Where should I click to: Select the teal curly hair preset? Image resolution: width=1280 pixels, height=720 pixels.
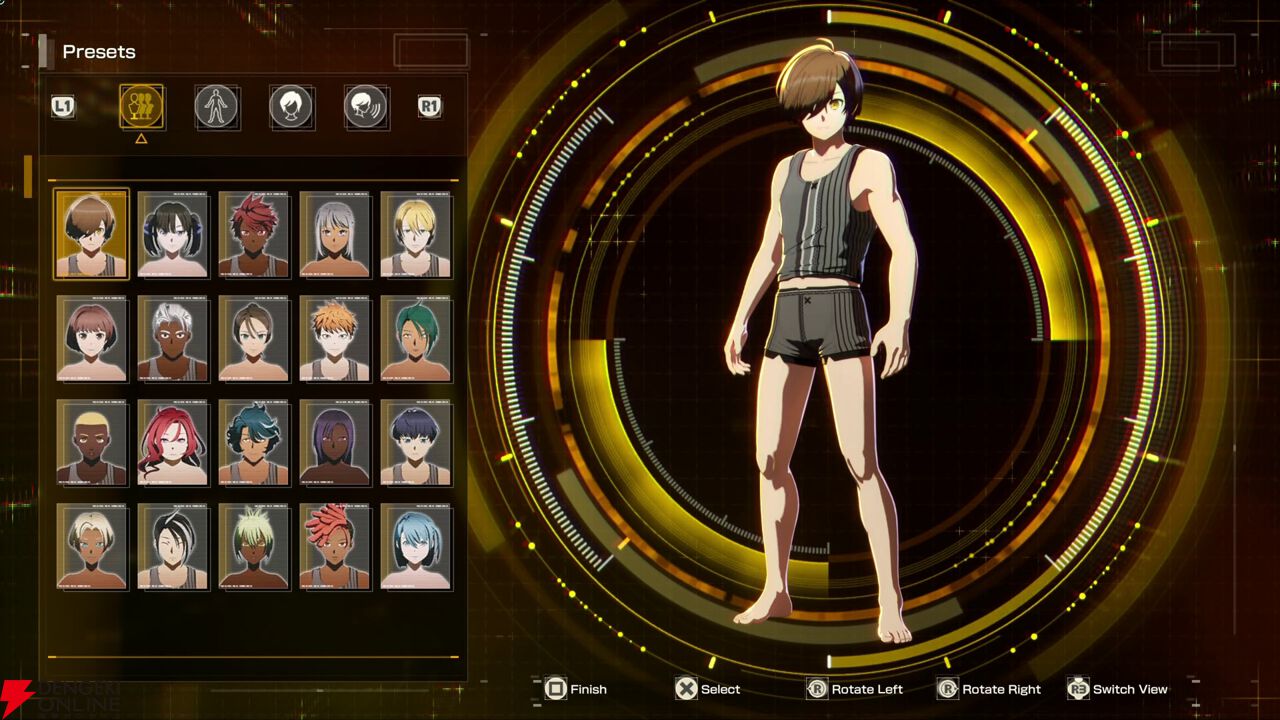pos(254,442)
